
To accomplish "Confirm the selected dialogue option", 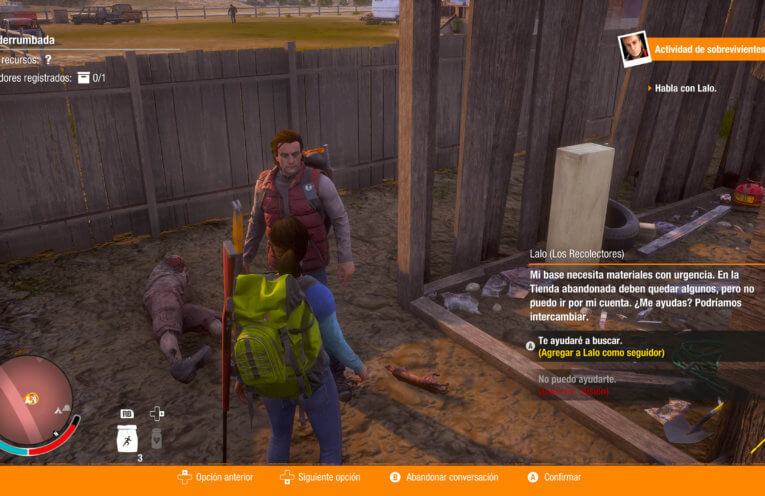I will click(x=562, y=477).
